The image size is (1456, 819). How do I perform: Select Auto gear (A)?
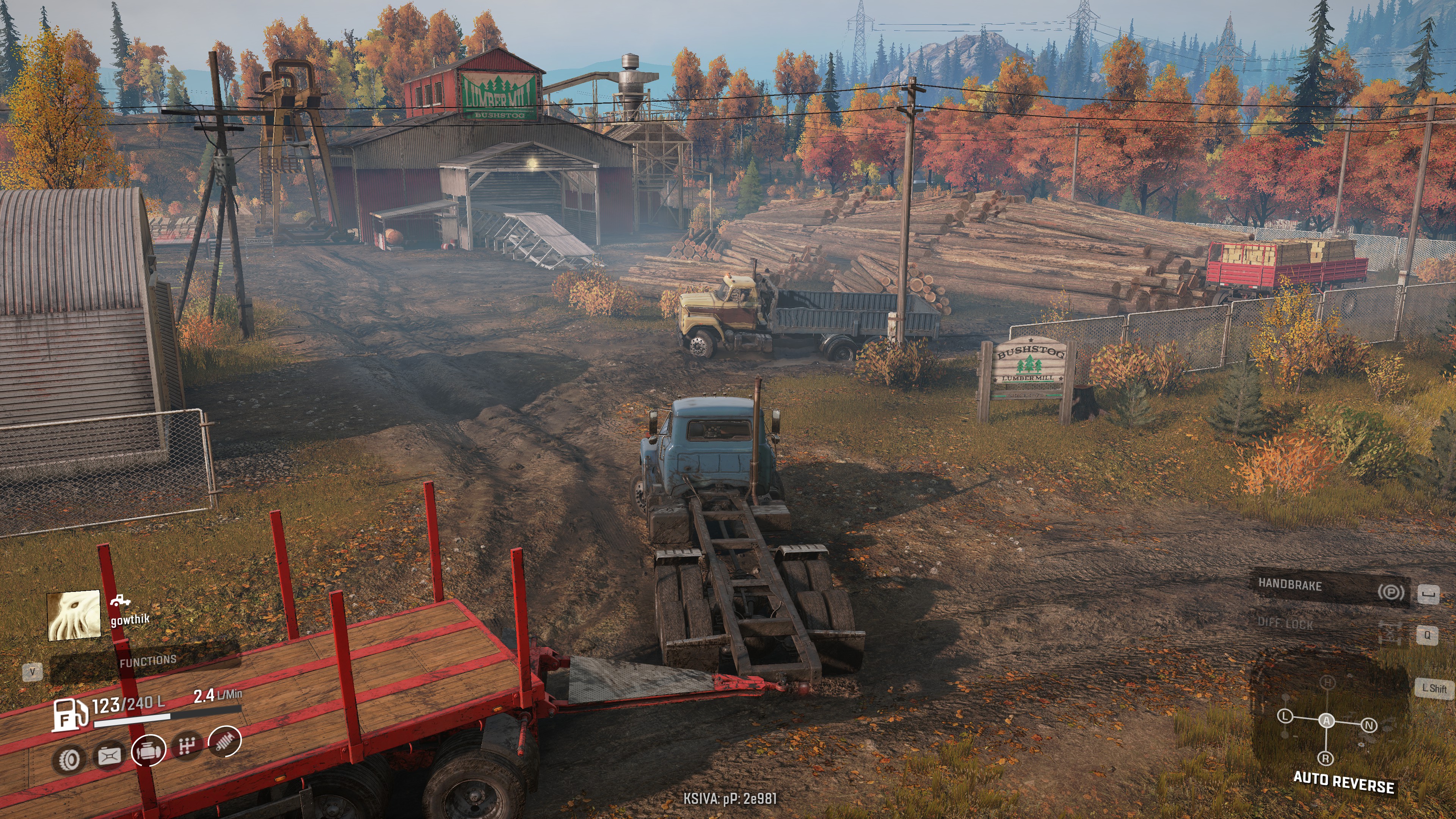[x=1326, y=721]
